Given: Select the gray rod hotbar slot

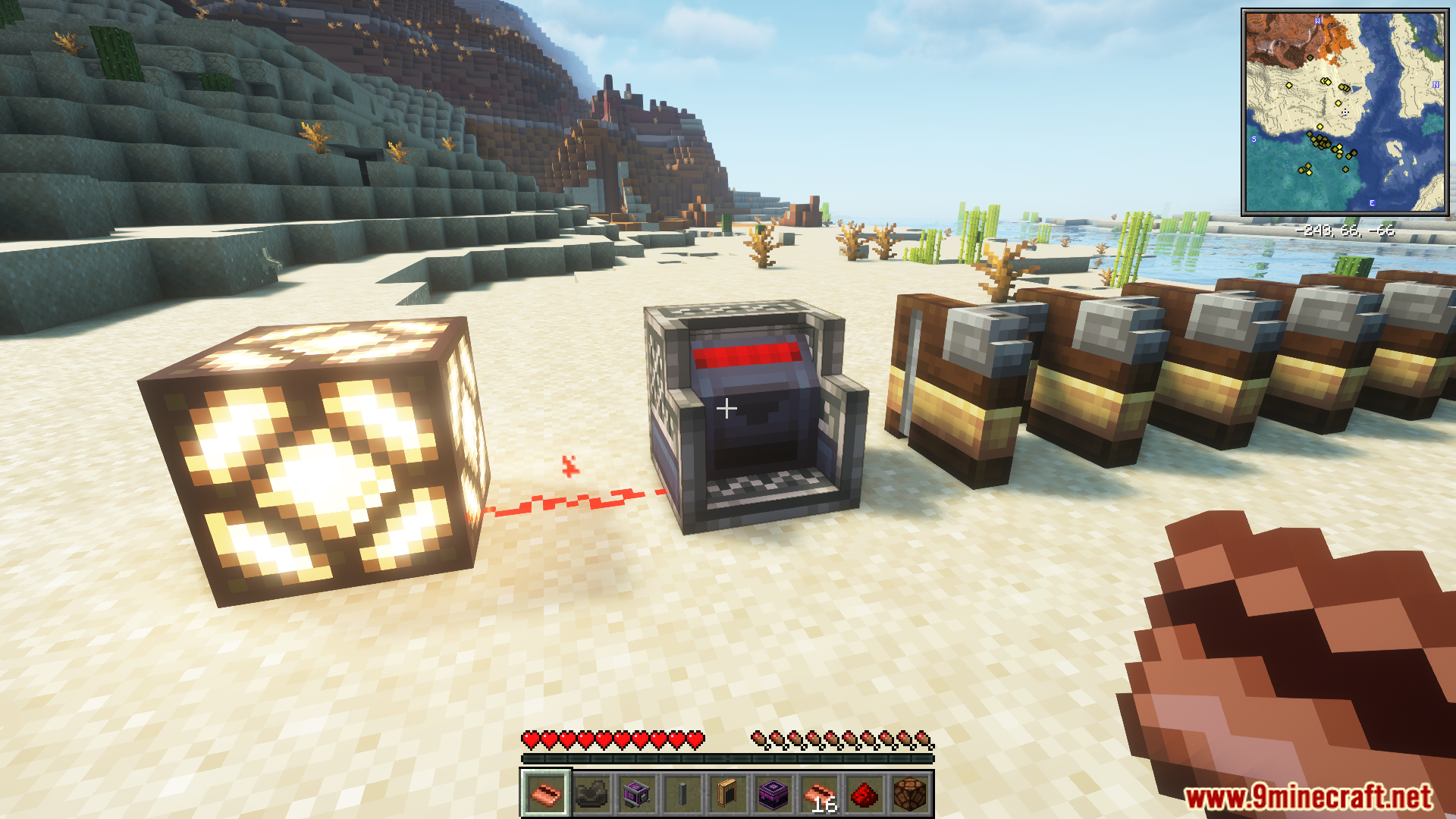Looking at the screenshot, I should pyautogui.click(x=682, y=794).
